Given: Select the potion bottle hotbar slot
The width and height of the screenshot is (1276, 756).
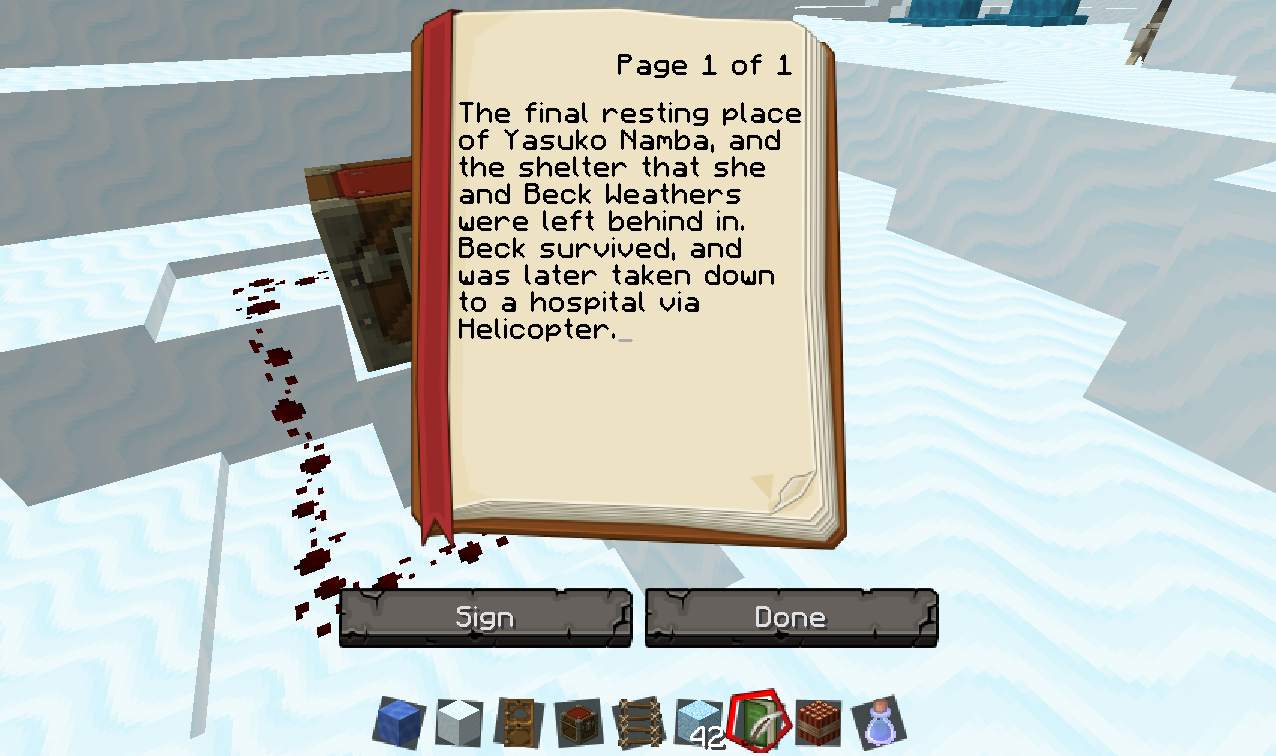Looking at the screenshot, I should pos(878,722).
